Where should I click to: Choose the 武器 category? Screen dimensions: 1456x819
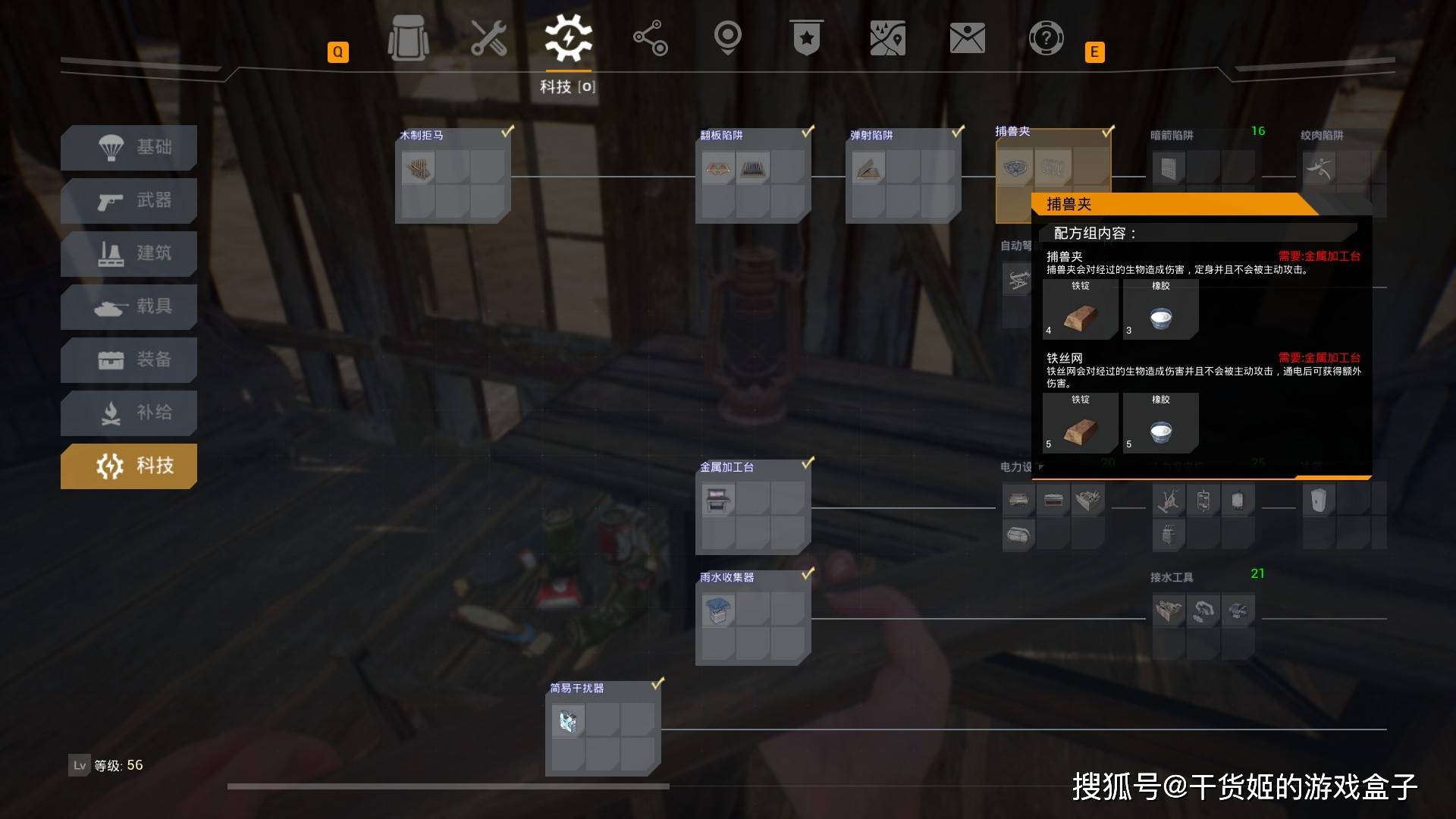pyautogui.click(x=129, y=200)
